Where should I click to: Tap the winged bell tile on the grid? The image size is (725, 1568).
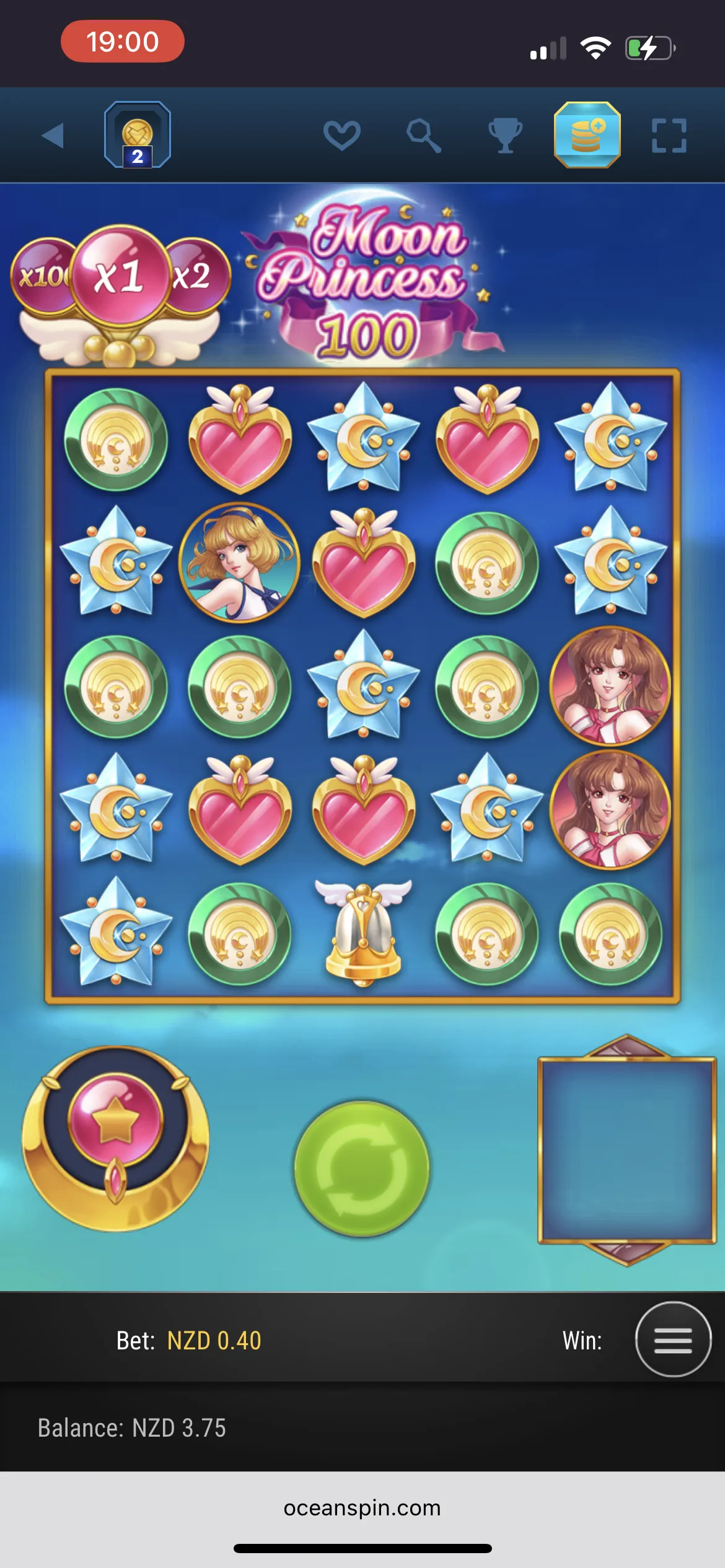point(363,933)
